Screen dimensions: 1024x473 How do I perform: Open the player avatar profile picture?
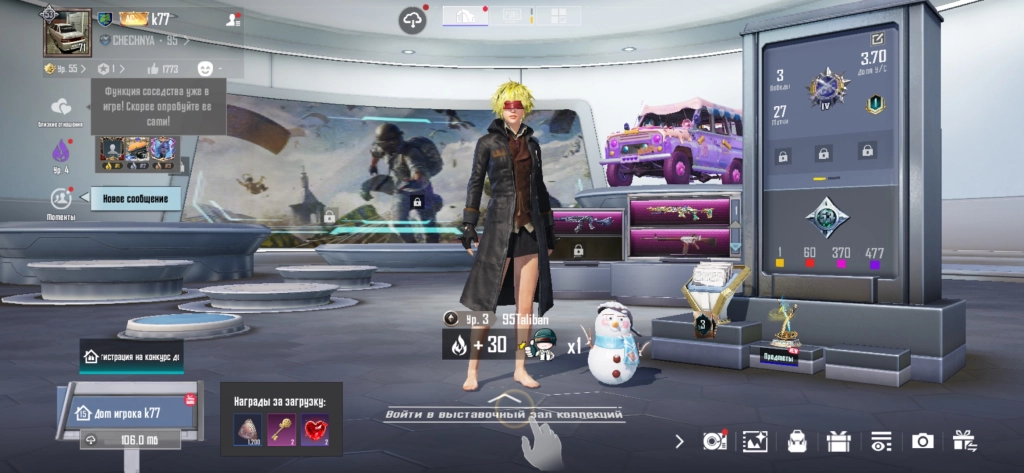(x=67, y=33)
